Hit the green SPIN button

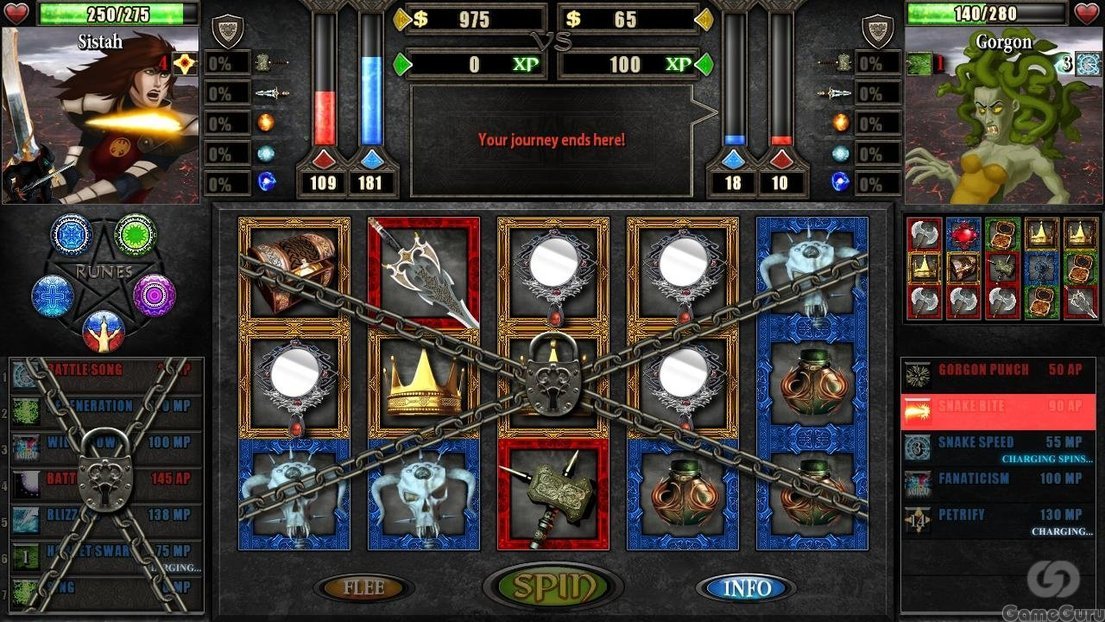click(552, 585)
